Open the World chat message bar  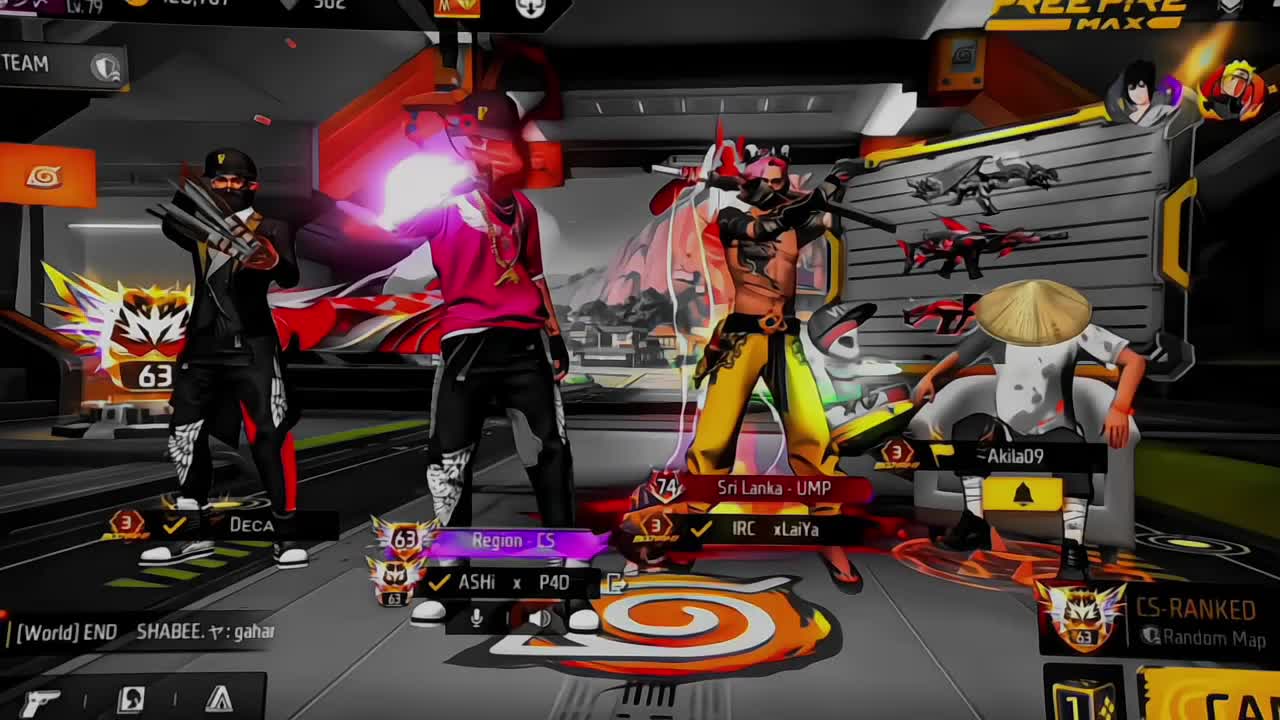[140, 632]
